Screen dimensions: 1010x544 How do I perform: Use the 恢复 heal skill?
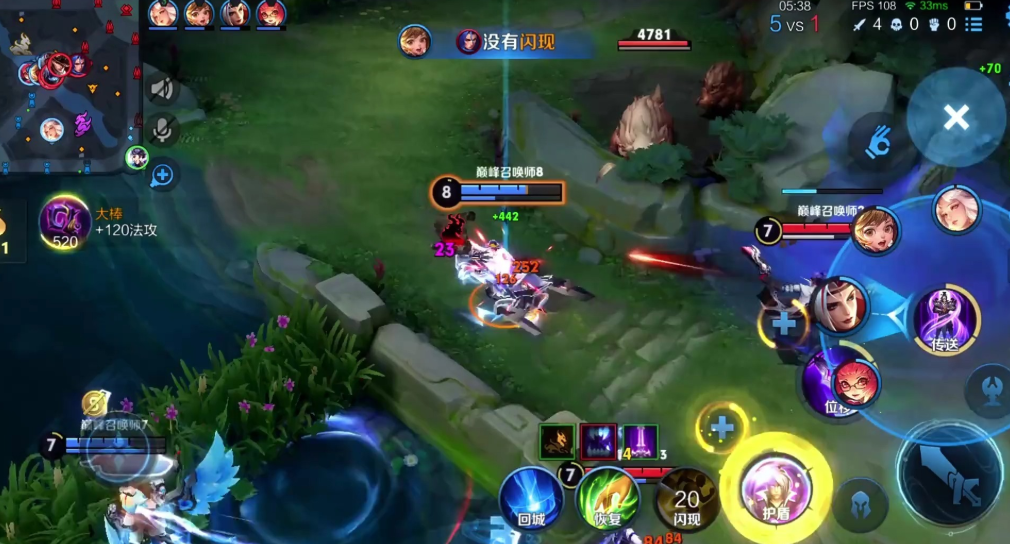click(x=606, y=498)
